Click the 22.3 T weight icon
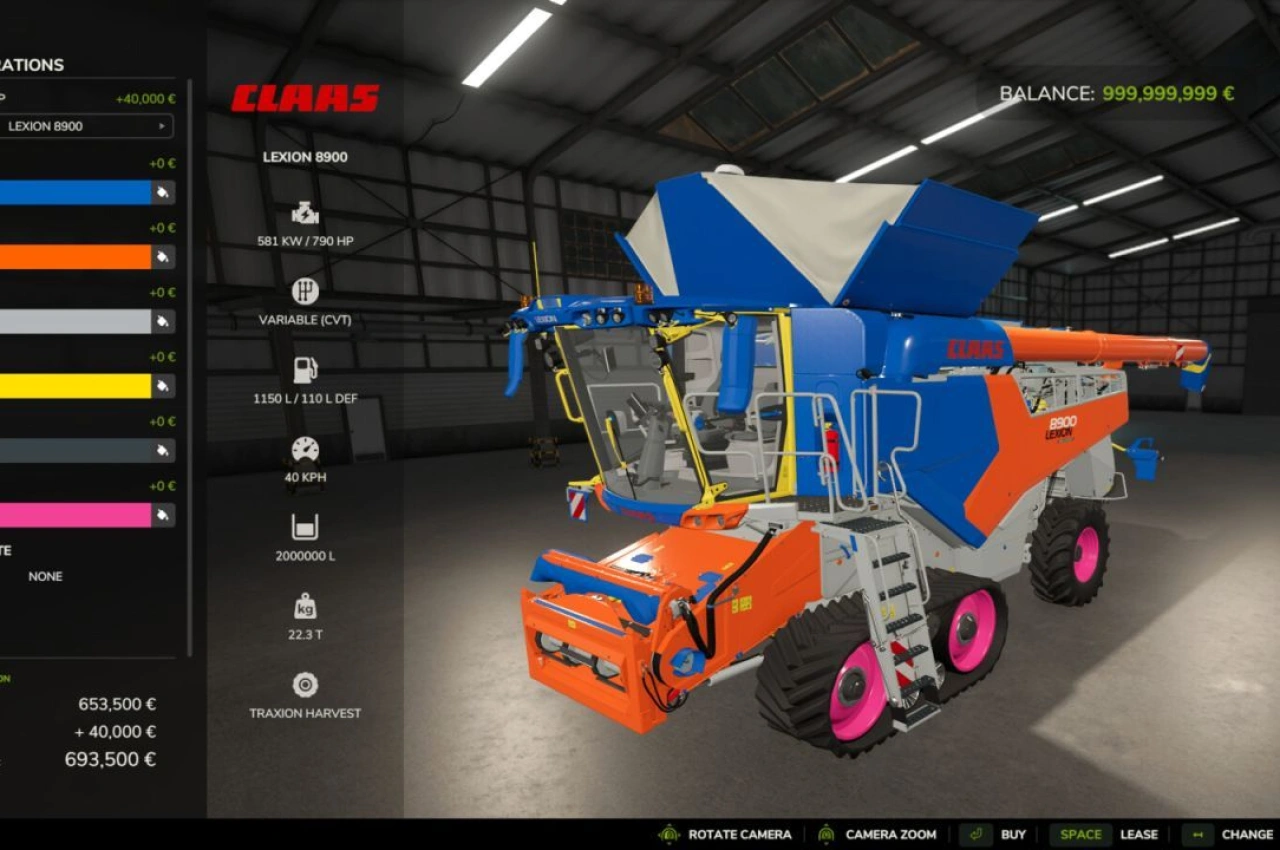The width and height of the screenshot is (1280, 850). coord(303,605)
